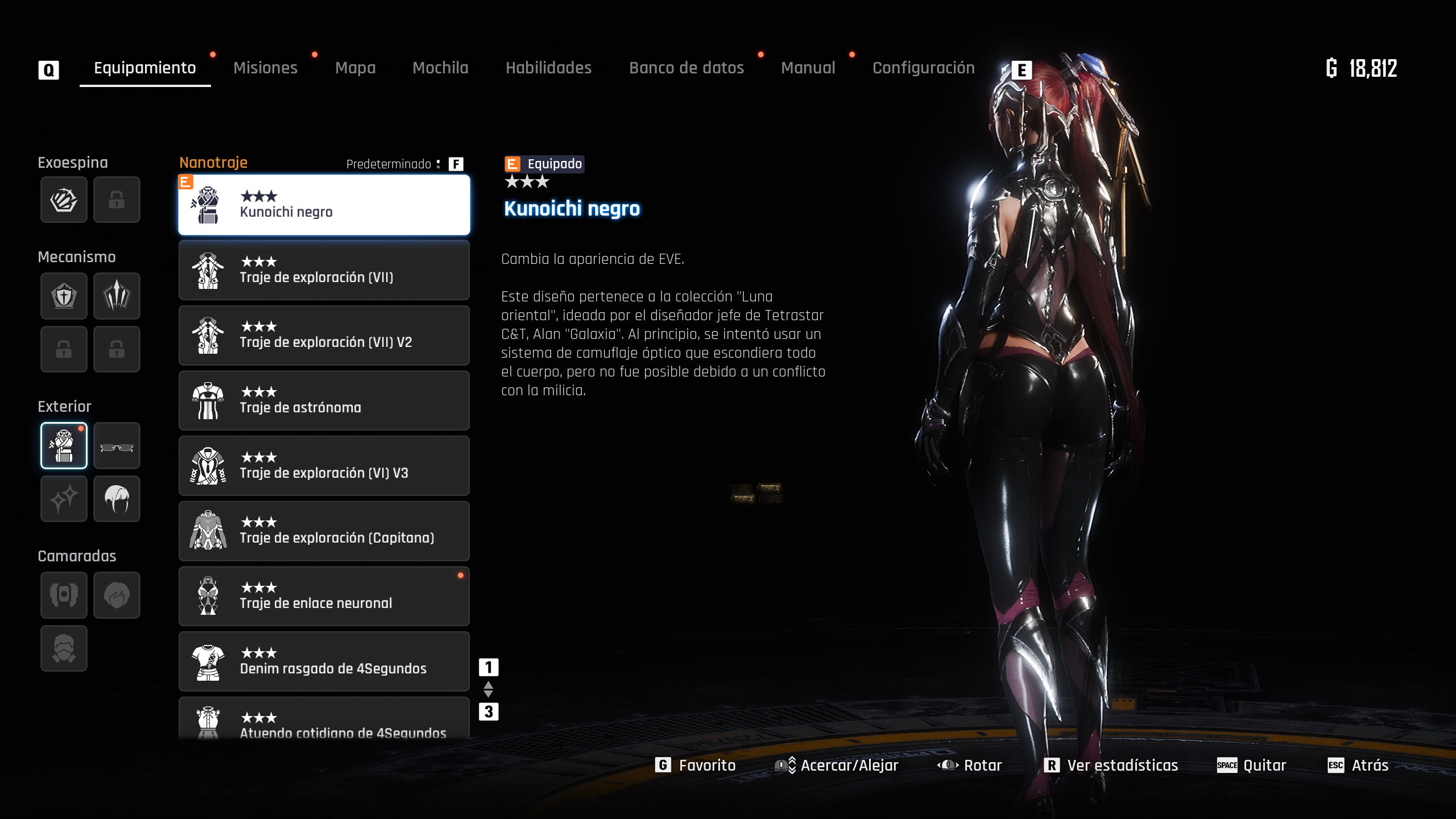This screenshot has height=819, width=1456.
Task: Select the Kunoichi negro nanosuit
Action: [x=324, y=205]
